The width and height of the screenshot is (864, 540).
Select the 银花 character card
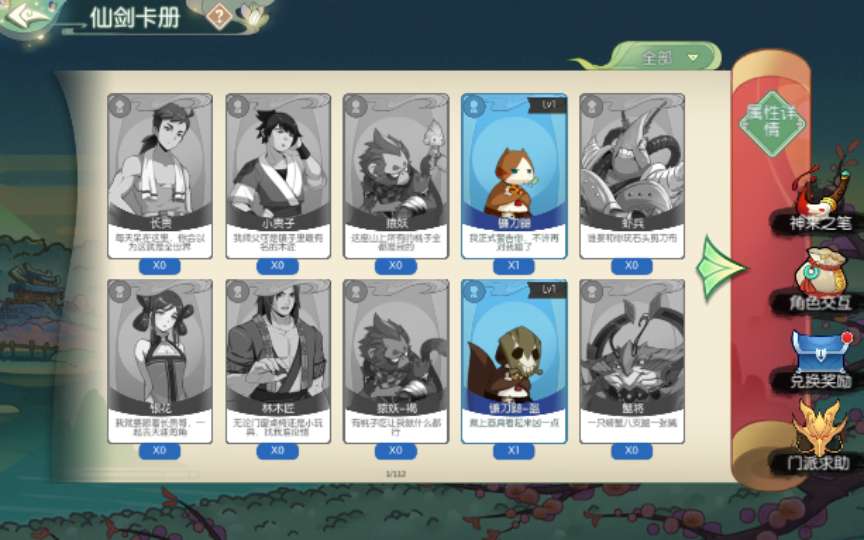coord(160,360)
